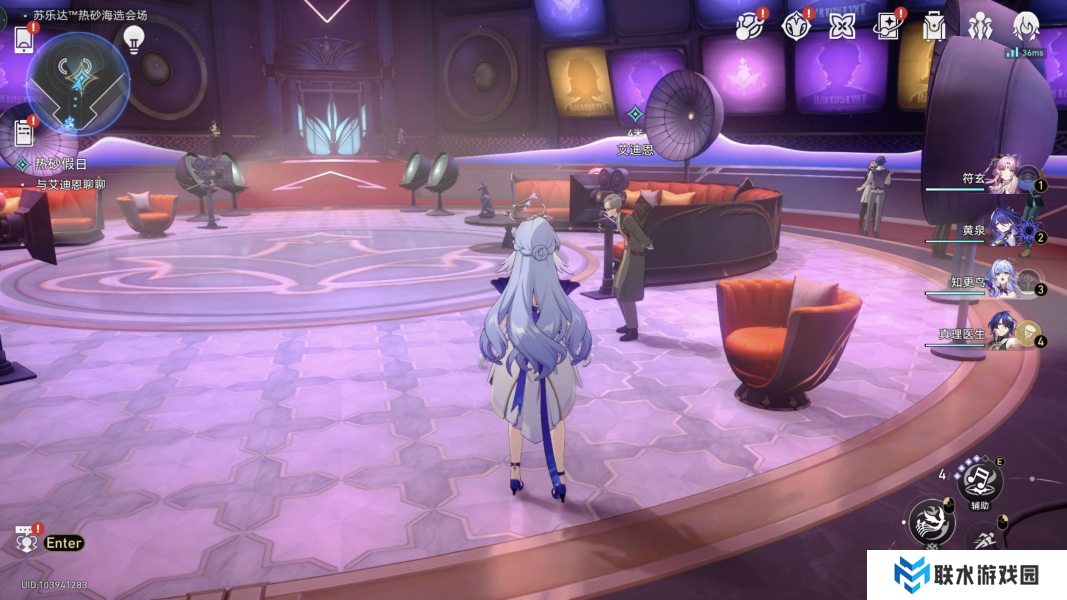Select the 热砂假日 quest tracker
The width and height of the screenshot is (1067, 600).
pyautogui.click(x=61, y=164)
